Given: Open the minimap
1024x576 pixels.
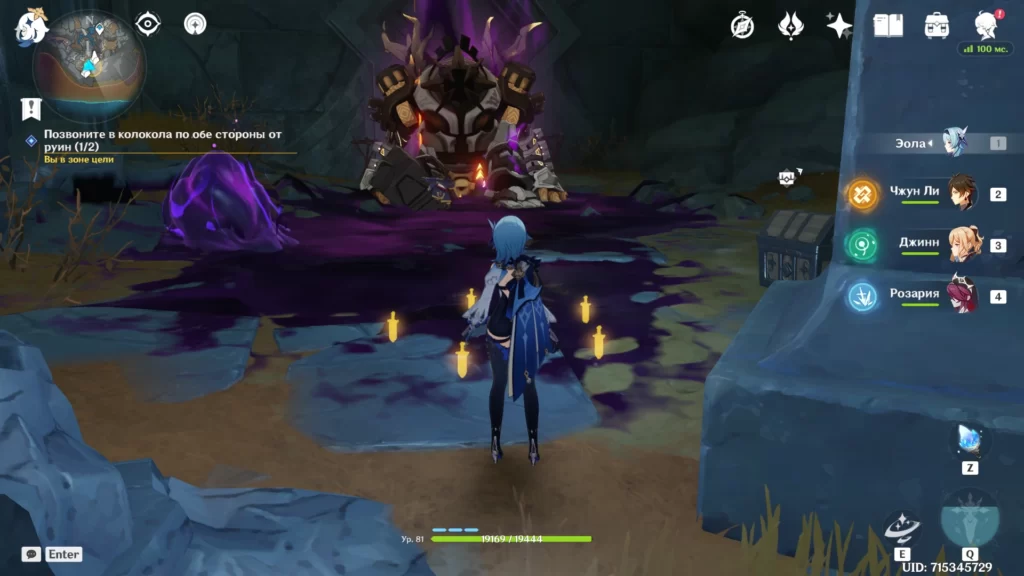Looking at the screenshot, I should click(x=89, y=64).
